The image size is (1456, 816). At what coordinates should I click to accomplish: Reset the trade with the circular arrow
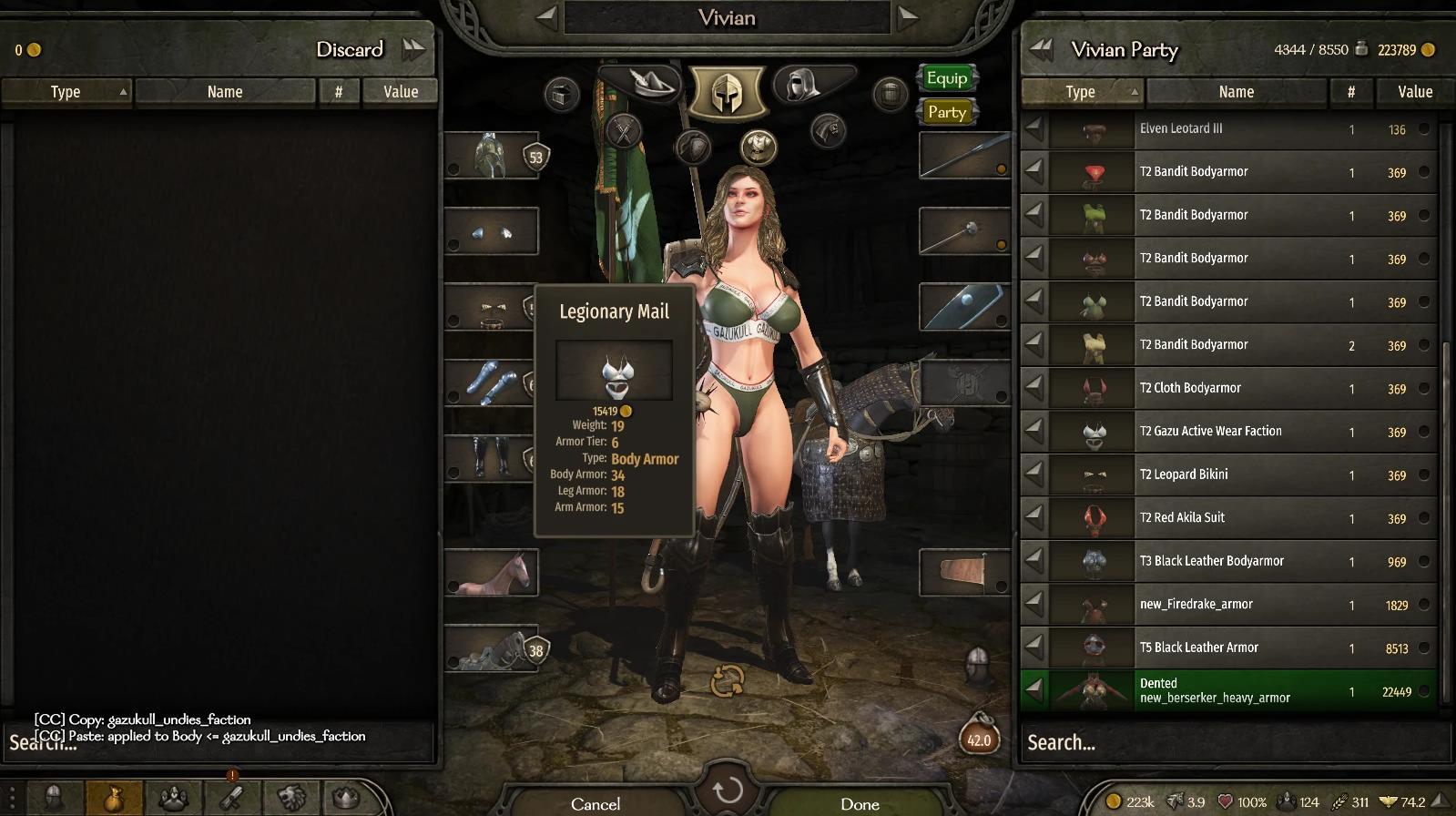pos(728,790)
